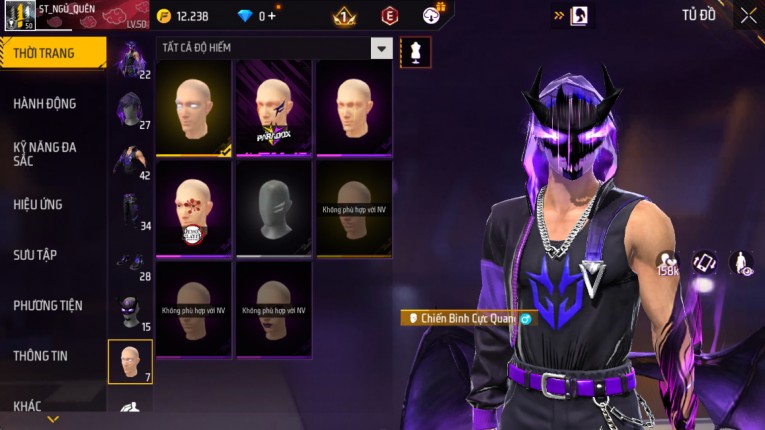Select the glowing-eyes face in gold tile
This screenshot has width=765, height=430.
coord(193,108)
